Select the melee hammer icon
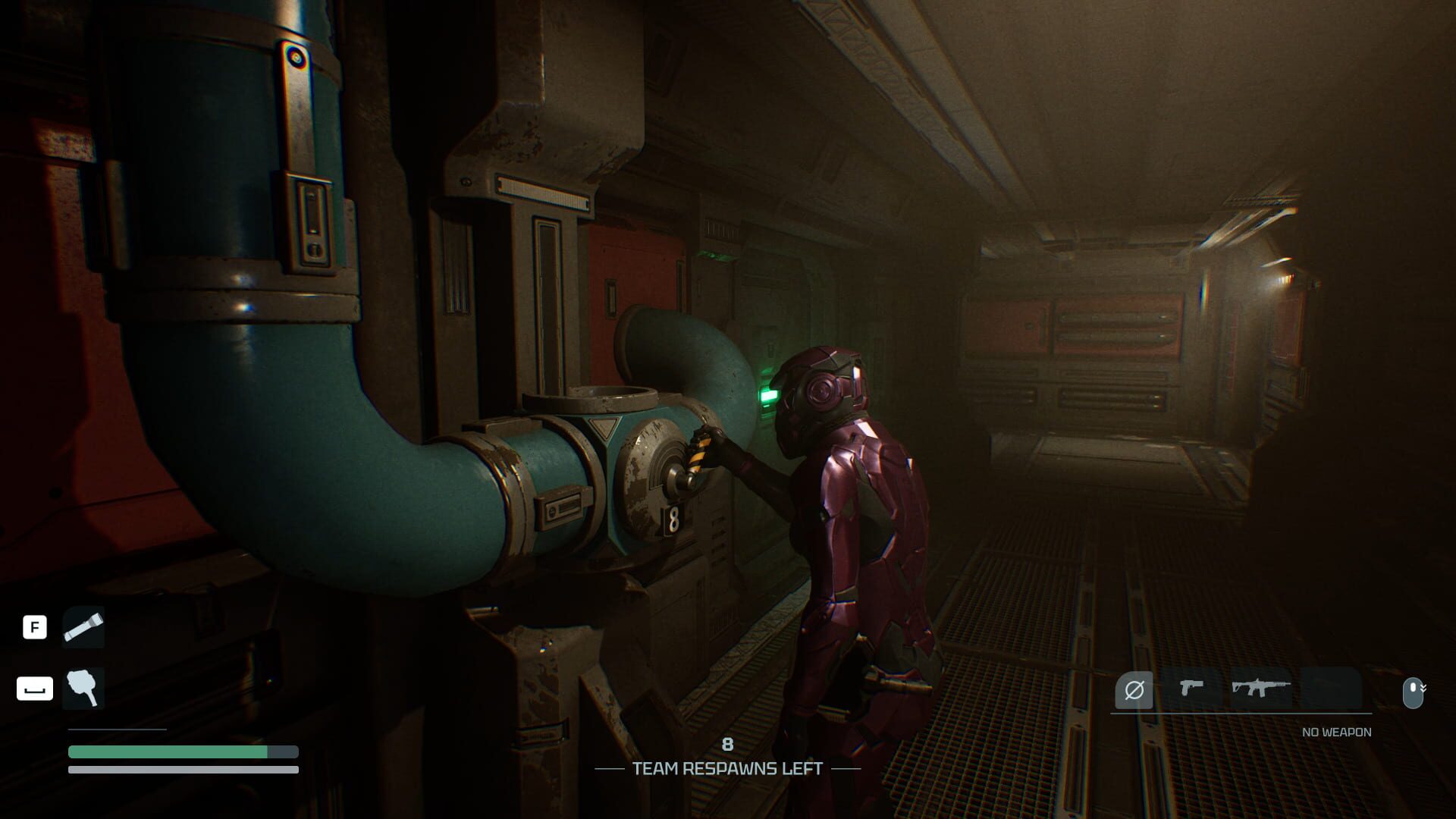Viewport: 1456px width, 819px height. click(83, 689)
